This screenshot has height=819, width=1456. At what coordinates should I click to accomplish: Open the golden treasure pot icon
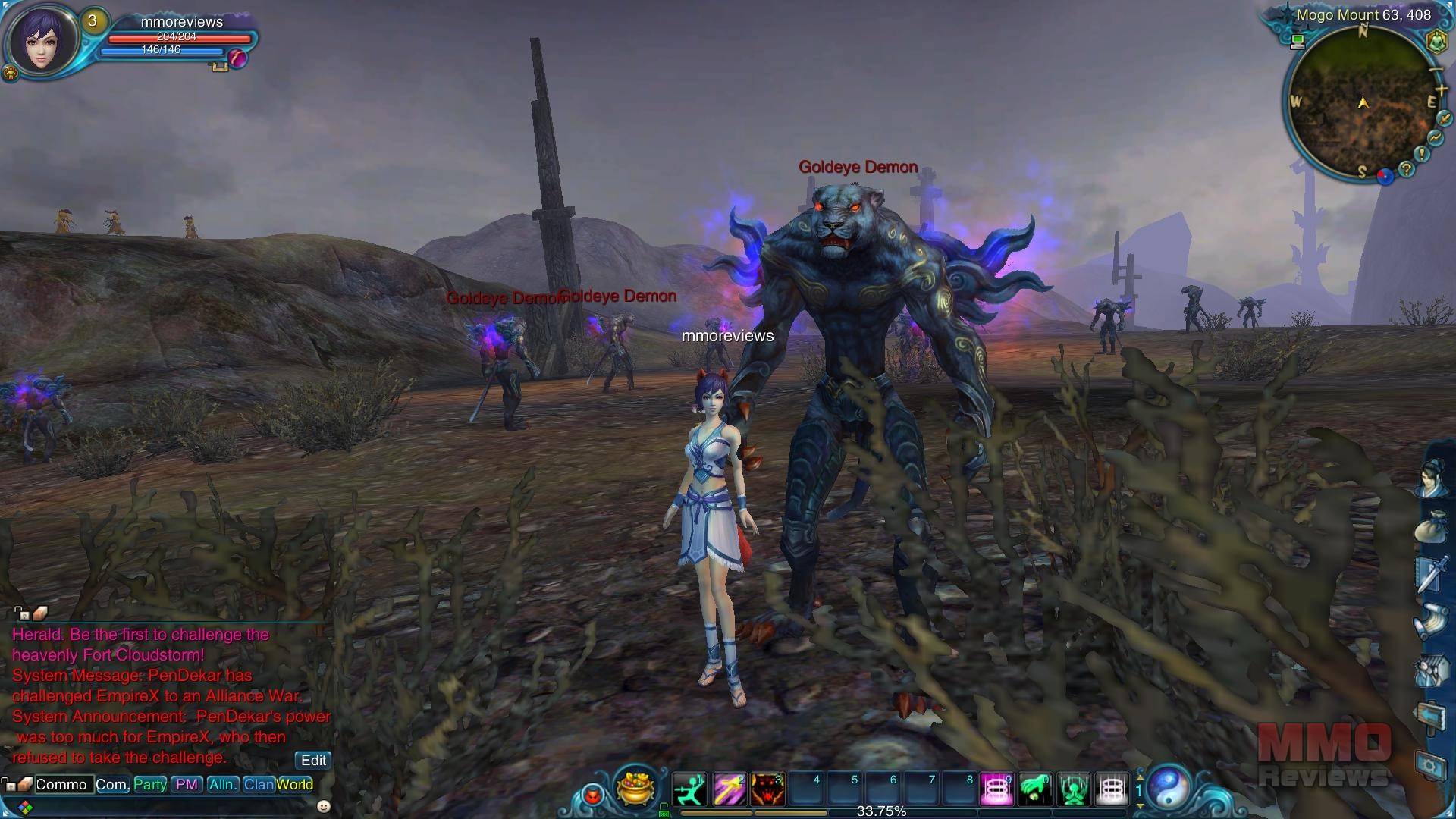pos(635,788)
